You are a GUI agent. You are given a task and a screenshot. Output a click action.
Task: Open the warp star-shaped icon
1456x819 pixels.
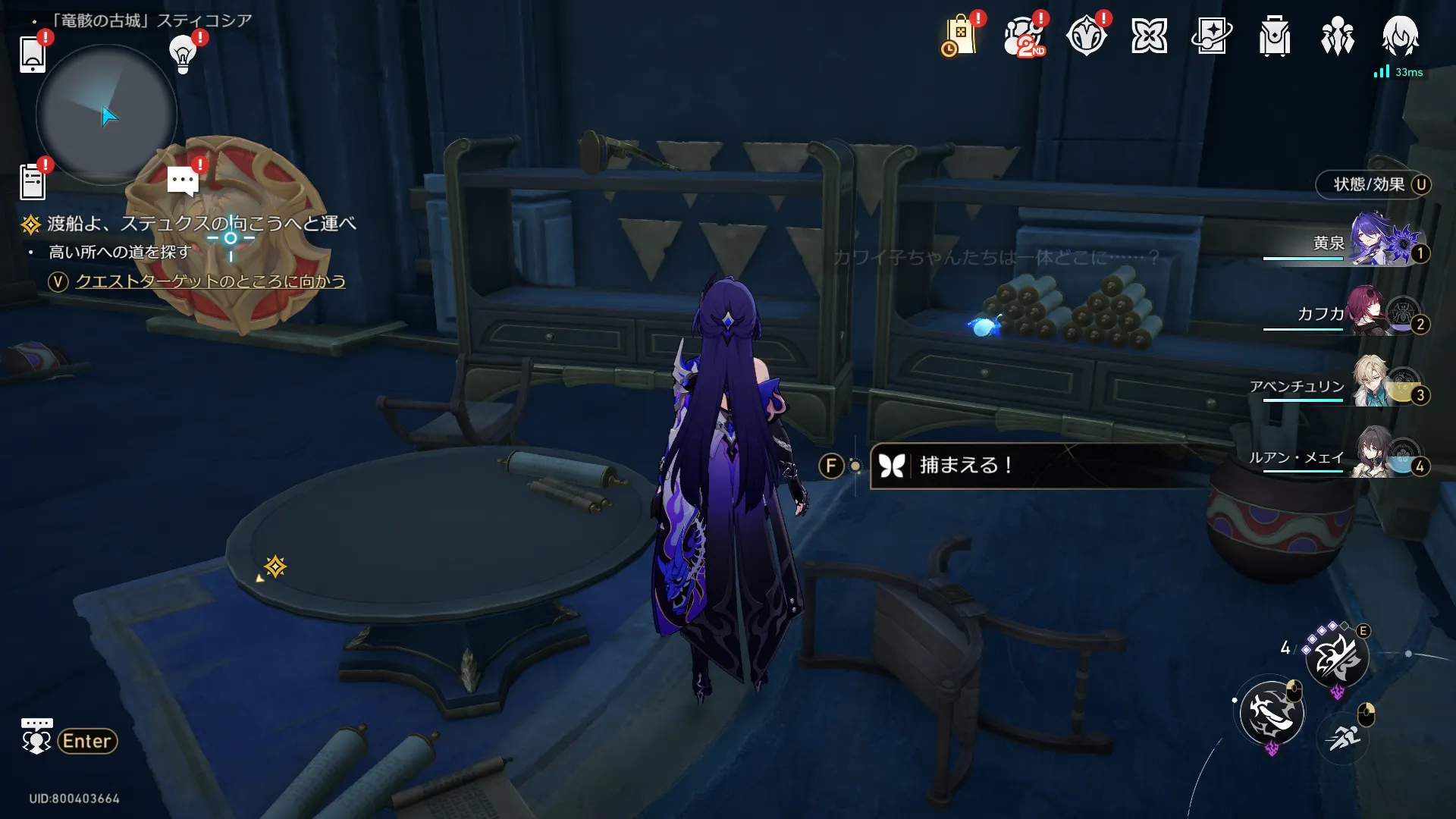(x=1149, y=36)
